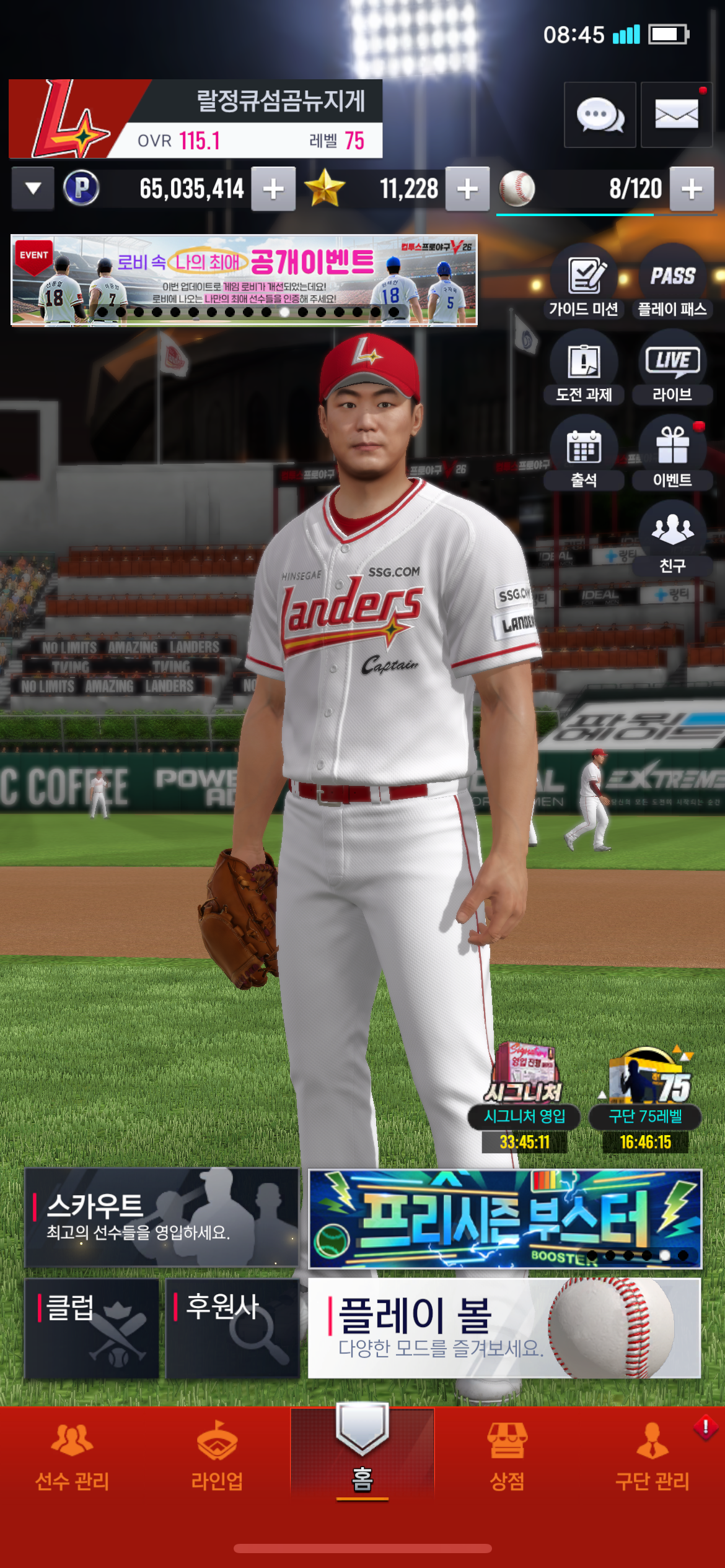The height and width of the screenshot is (1568, 725).
Task: Open the chat speech bubble icon
Action: click(600, 115)
